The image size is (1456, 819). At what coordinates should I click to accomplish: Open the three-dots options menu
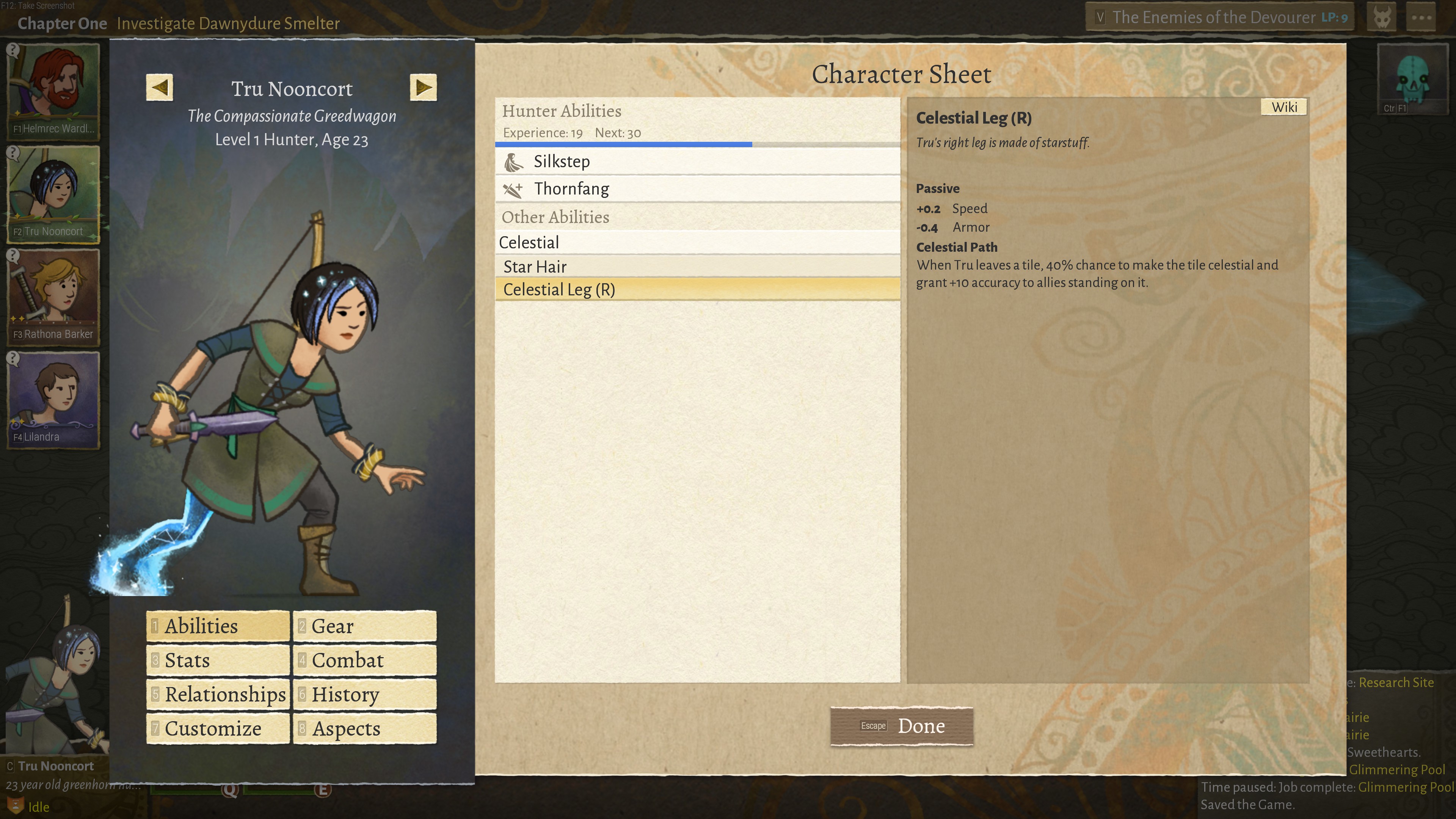[x=1421, y=17]
